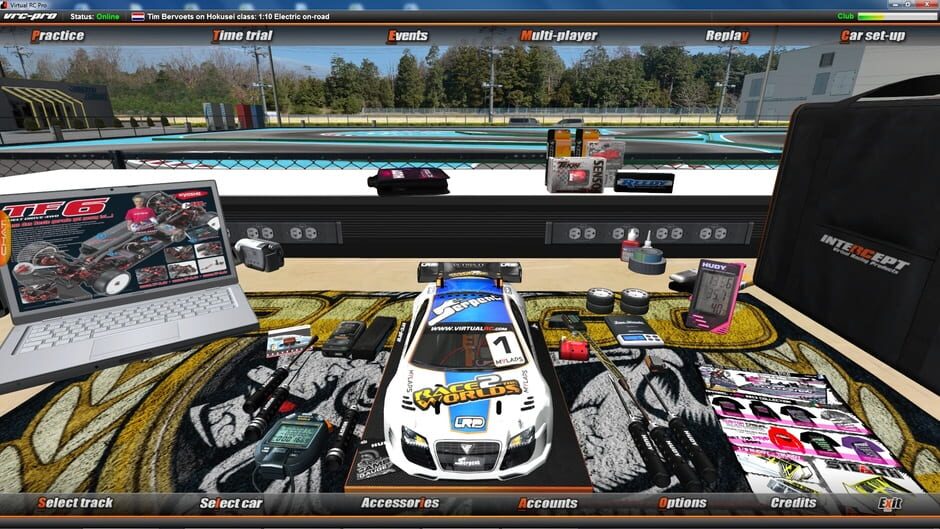Open the Events menu
Image resolution: width=940 pixels, height=529 pixels.
(407, 36)
